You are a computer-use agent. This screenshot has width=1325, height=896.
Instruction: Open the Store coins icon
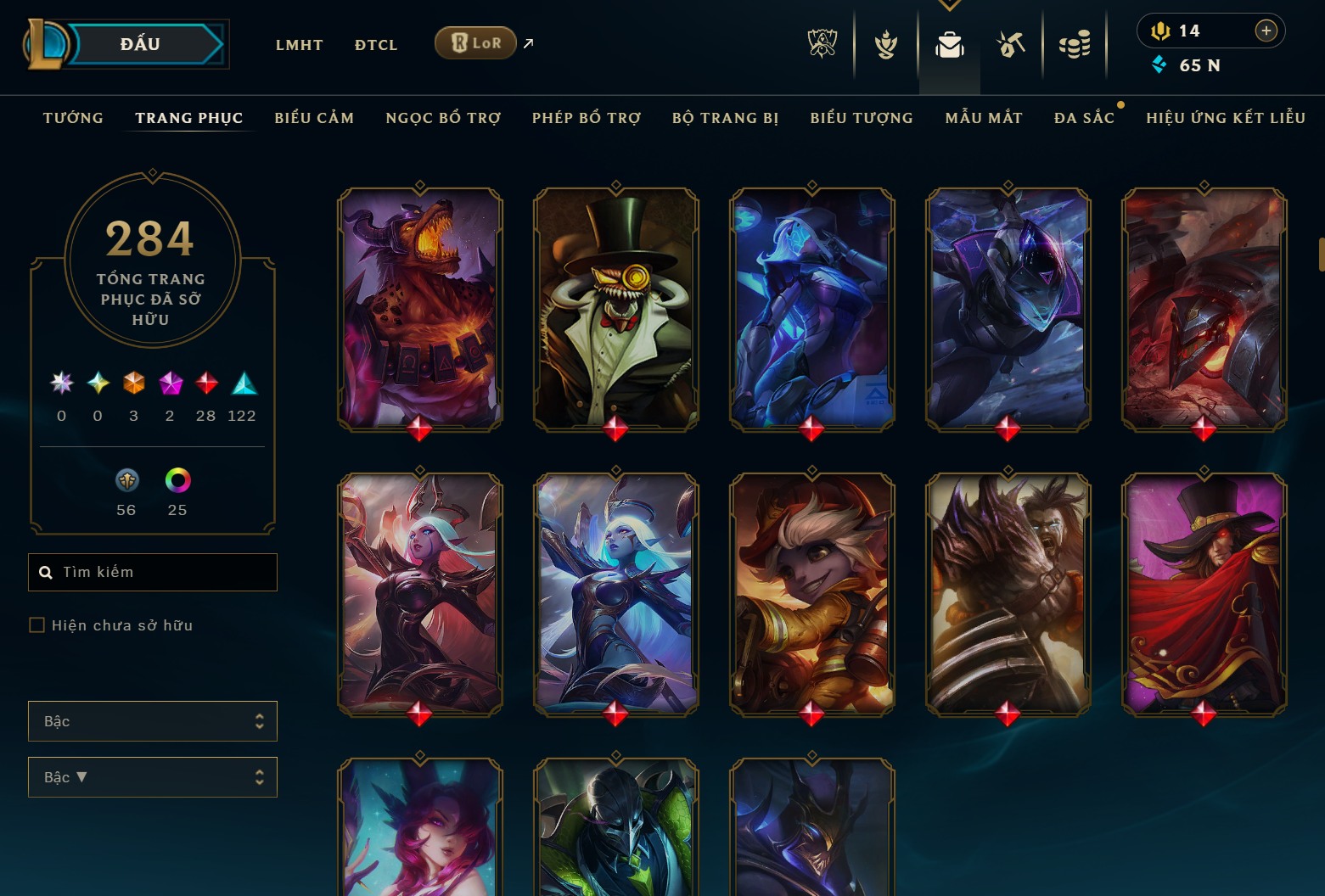coord(1074,46)
